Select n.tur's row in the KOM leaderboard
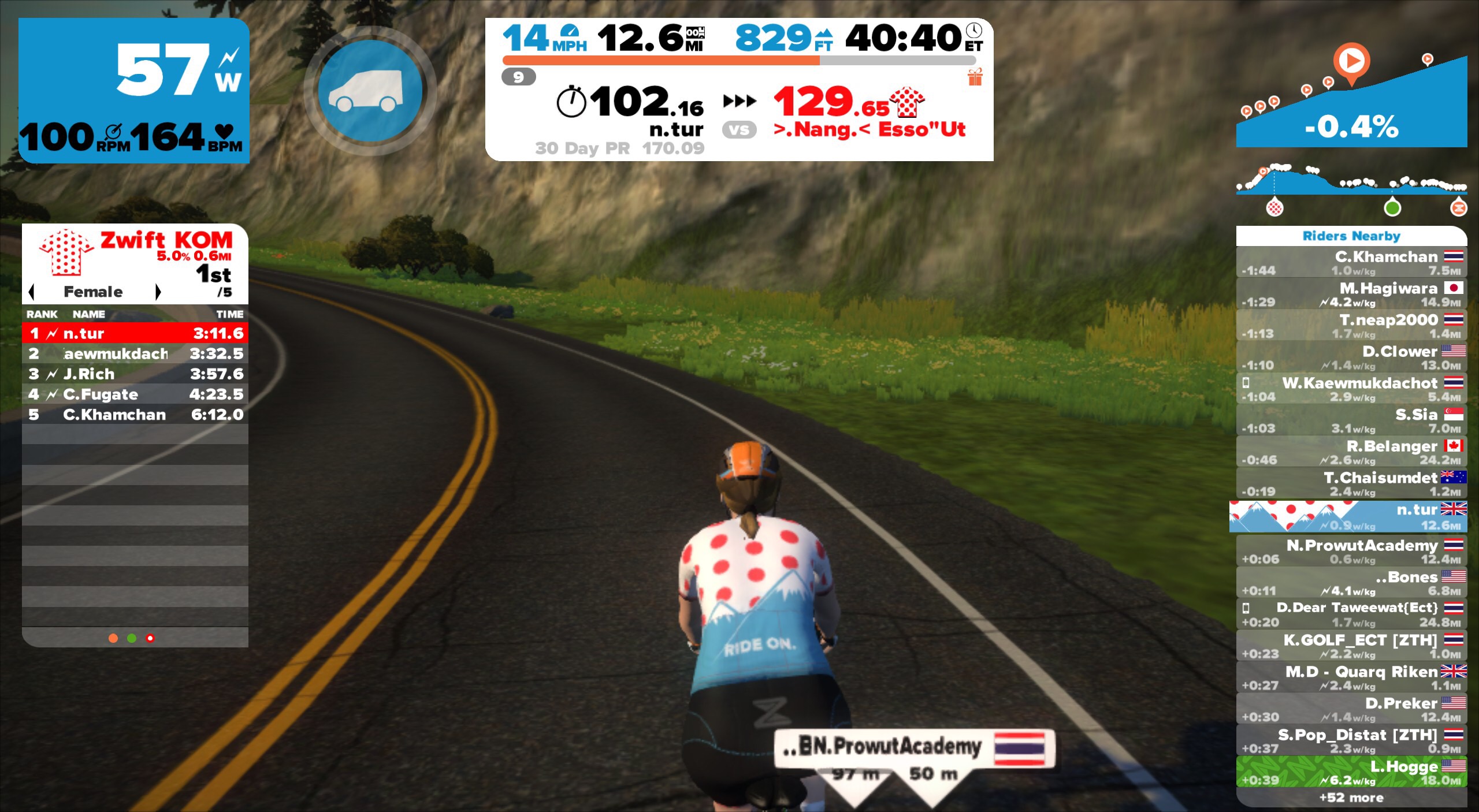The width and height of the screenshot is (1479, 812). (x=135, y=333)
